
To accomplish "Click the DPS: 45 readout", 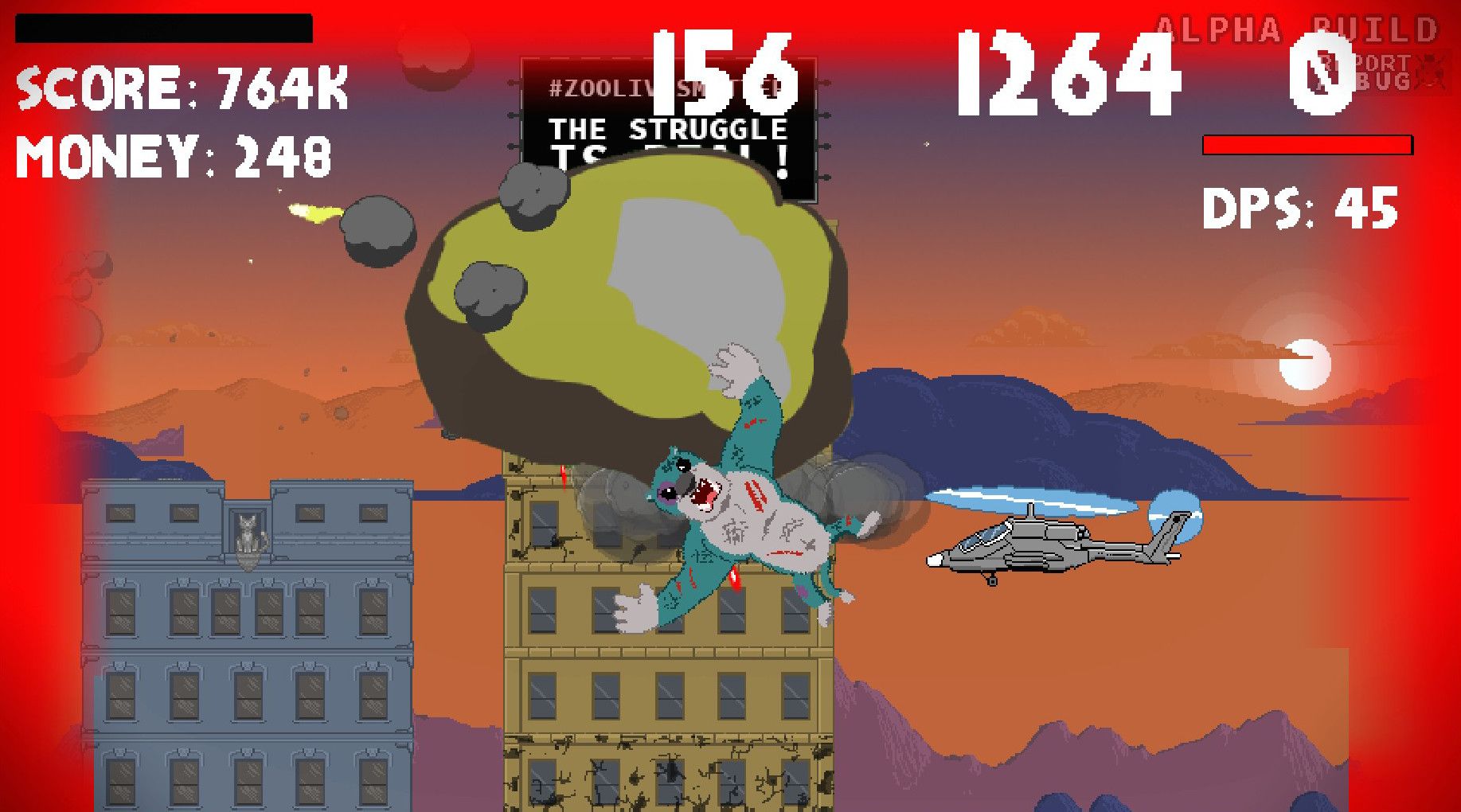I will [x=1300, y=209].
